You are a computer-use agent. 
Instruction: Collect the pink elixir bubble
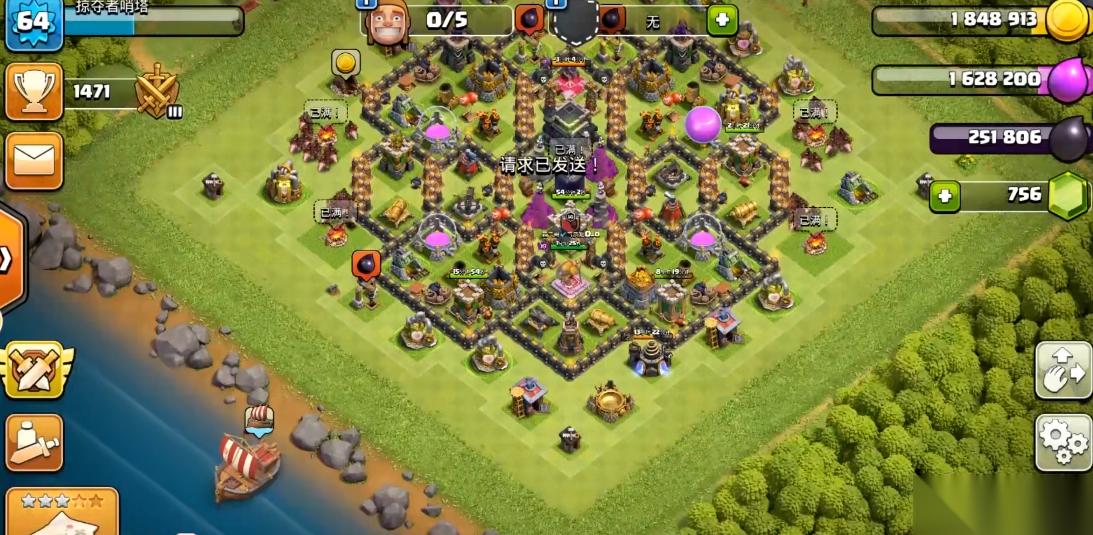(x=703, y=124)
